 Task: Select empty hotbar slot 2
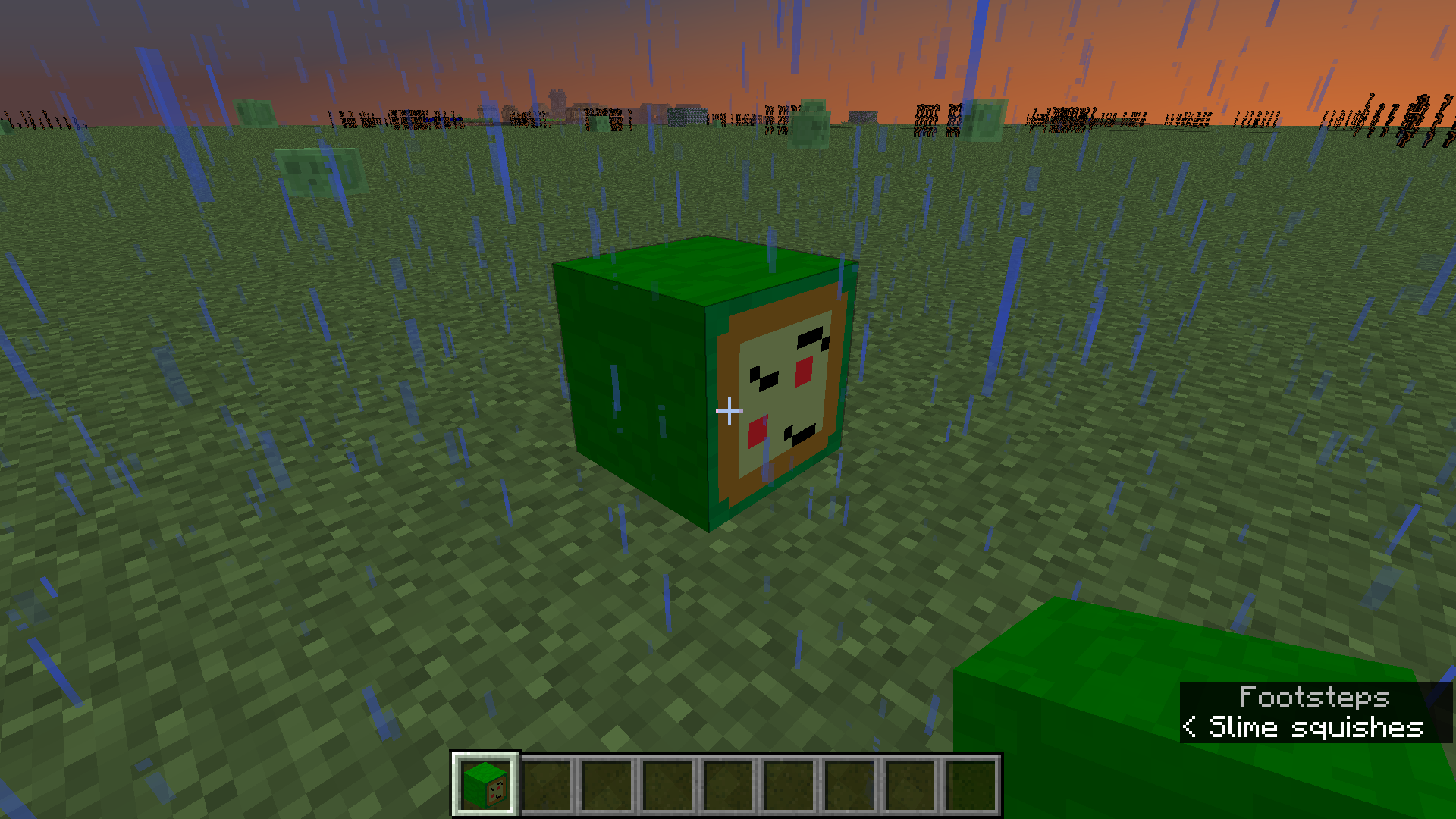click(548, 783)
